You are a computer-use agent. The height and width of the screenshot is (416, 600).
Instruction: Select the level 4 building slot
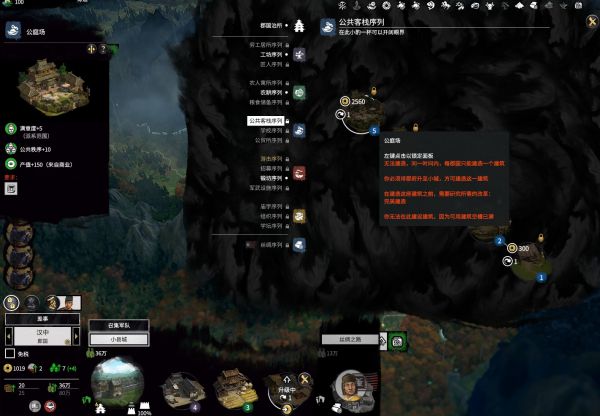click(182, 389)
